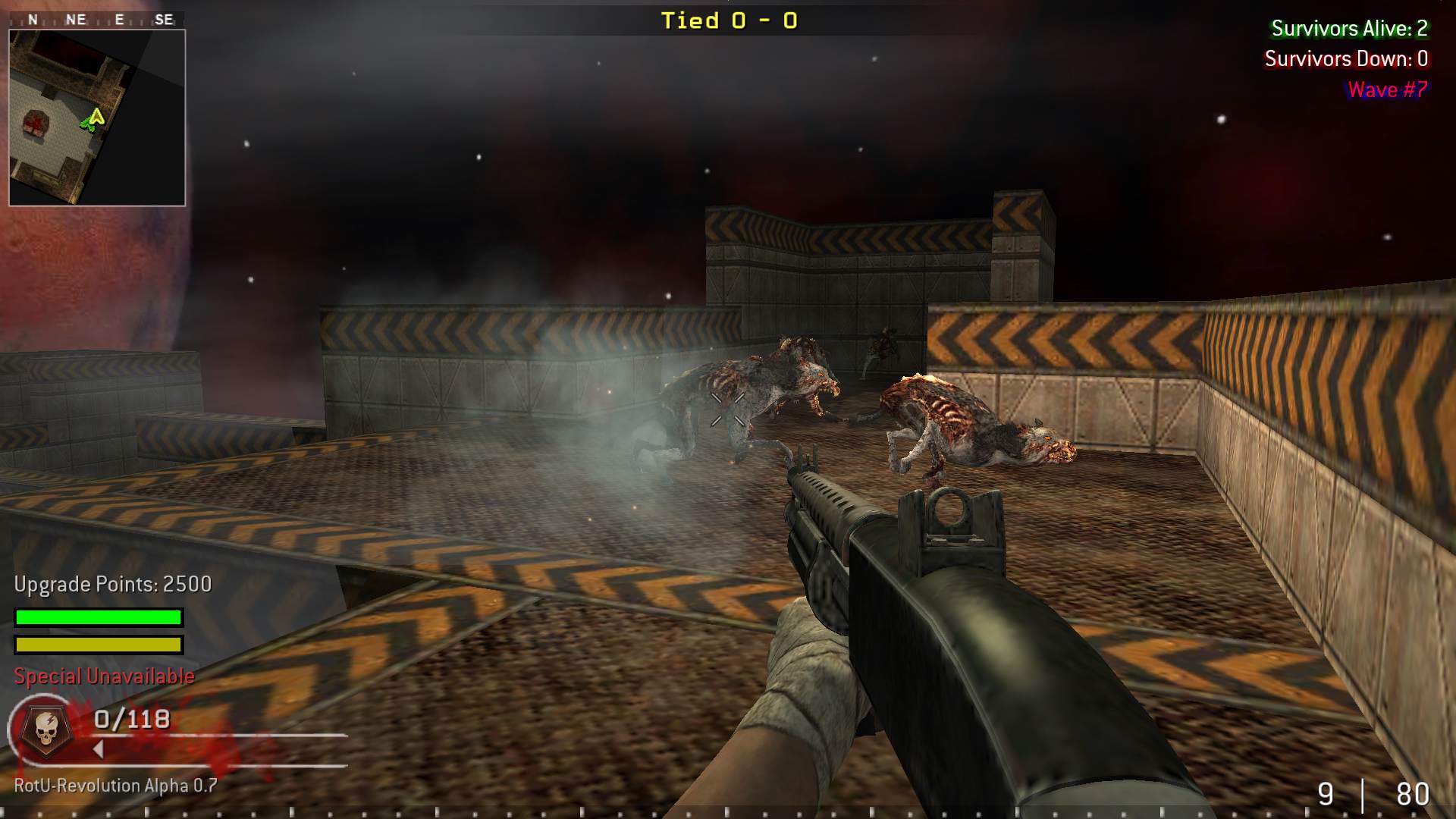This screenshot has width=1456, height=819.
Task: Toggle the Survivors Alive counter
Action: (x=1348, y=30)
